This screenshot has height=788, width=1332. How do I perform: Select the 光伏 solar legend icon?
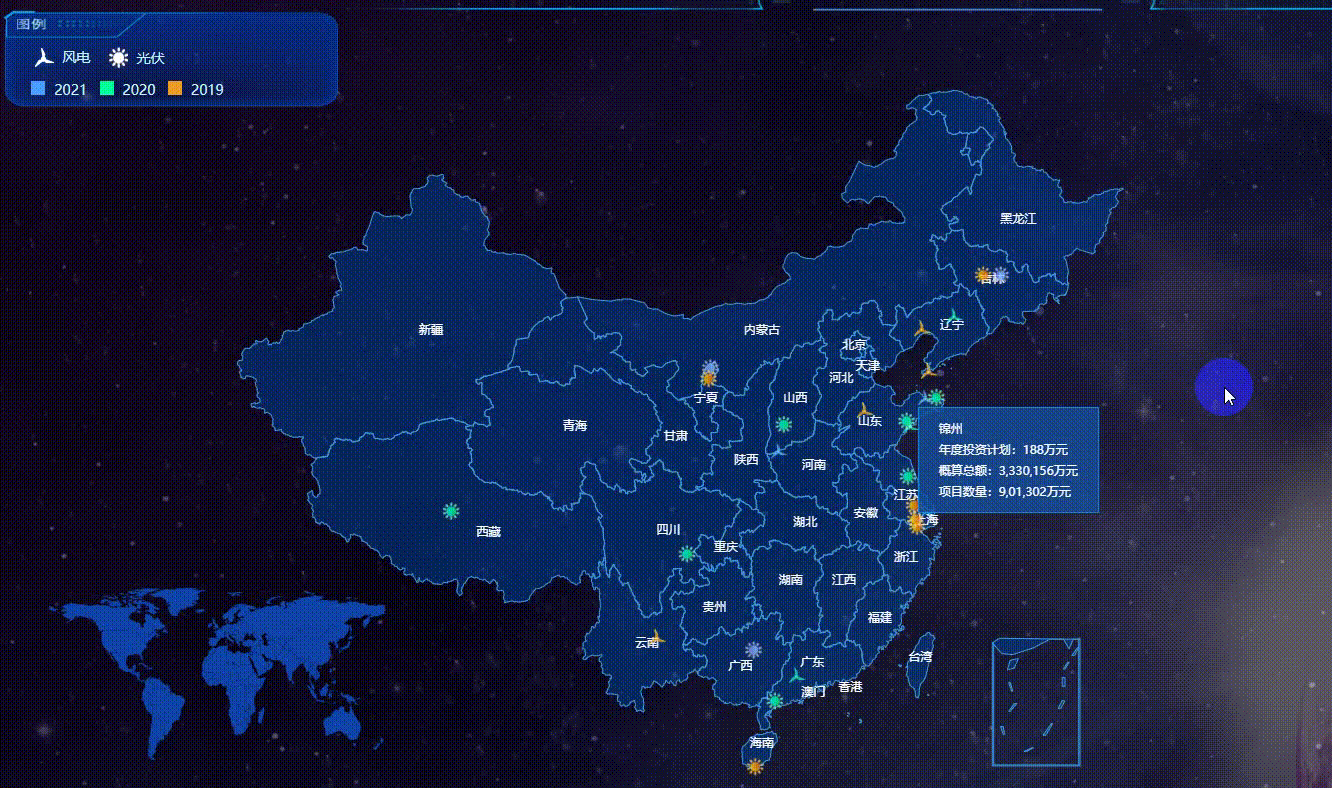(120, 56)
